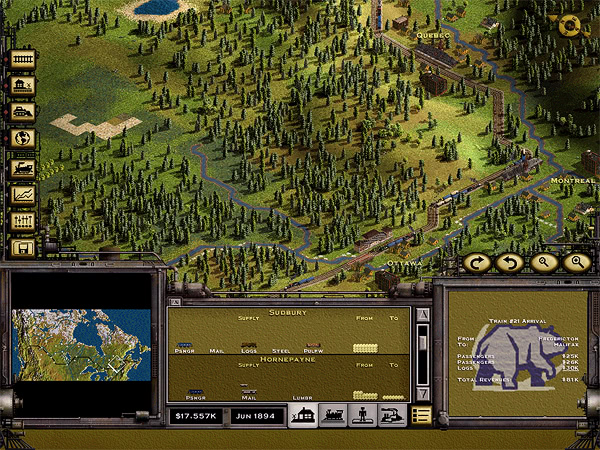600x450 pixels.
Task: Open the globe map overview button
Action: [22, 139]
